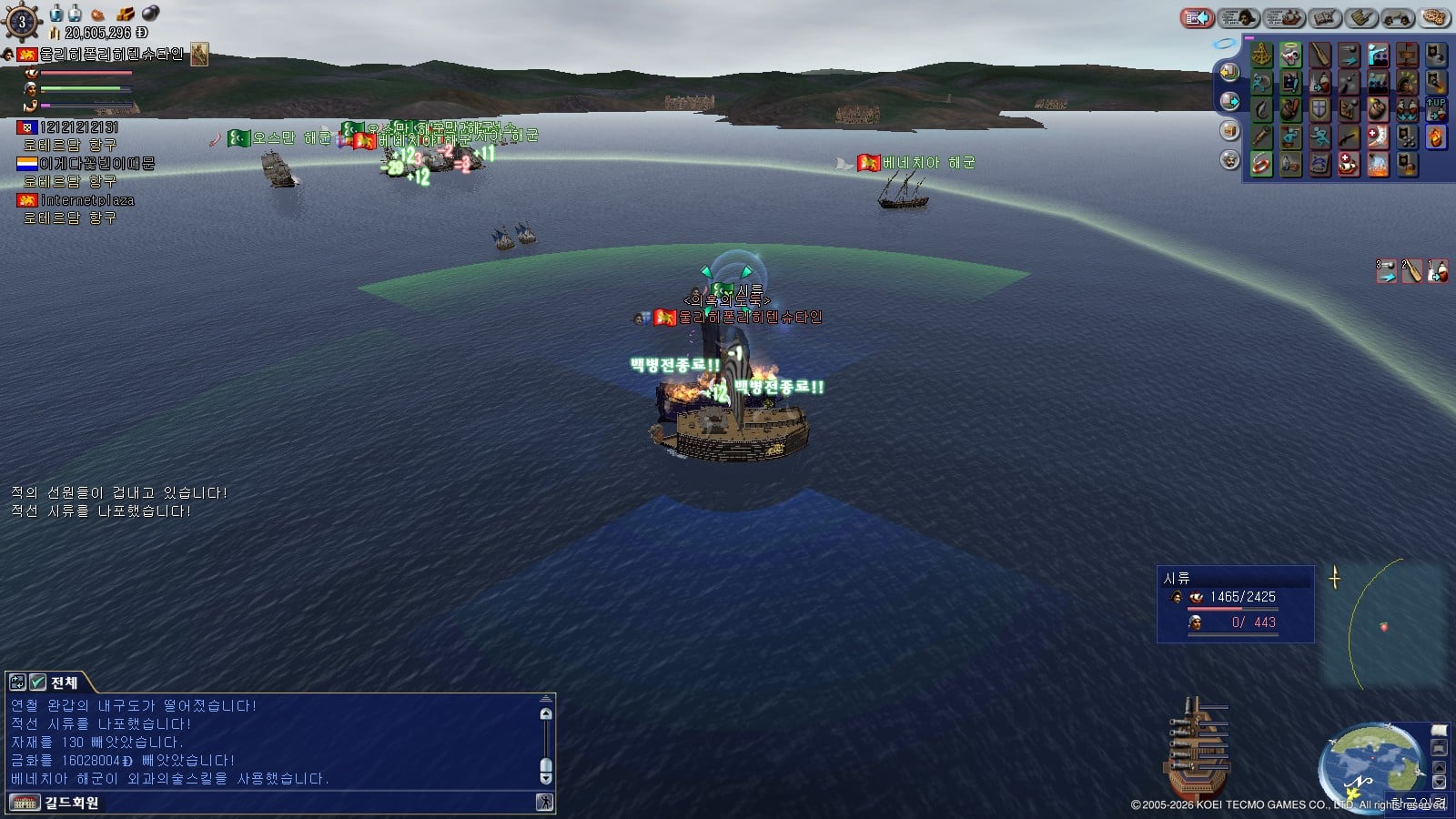Open the character portrait menu at top
1456x819 pixels.
[1239, 17]
